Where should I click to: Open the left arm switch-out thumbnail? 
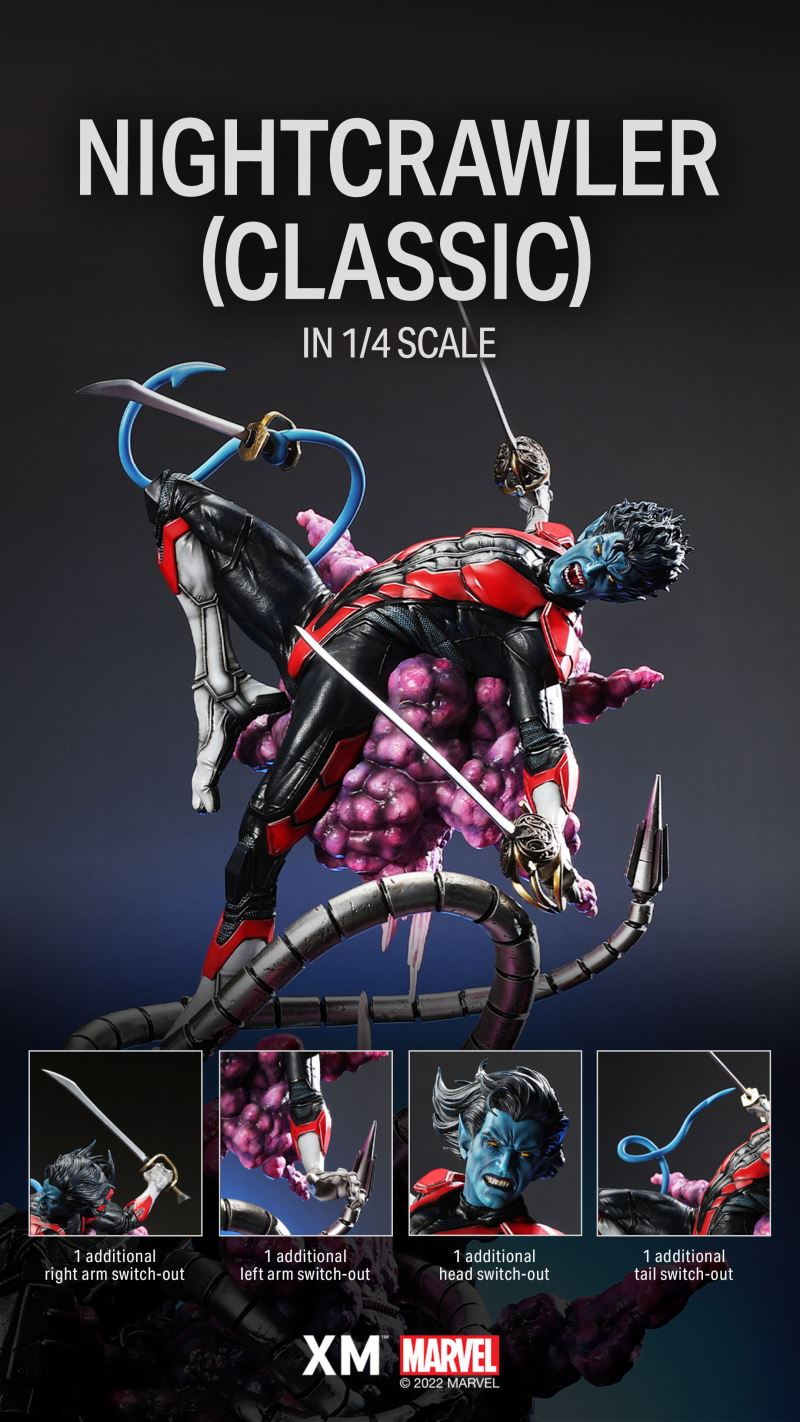[305, 1142]
